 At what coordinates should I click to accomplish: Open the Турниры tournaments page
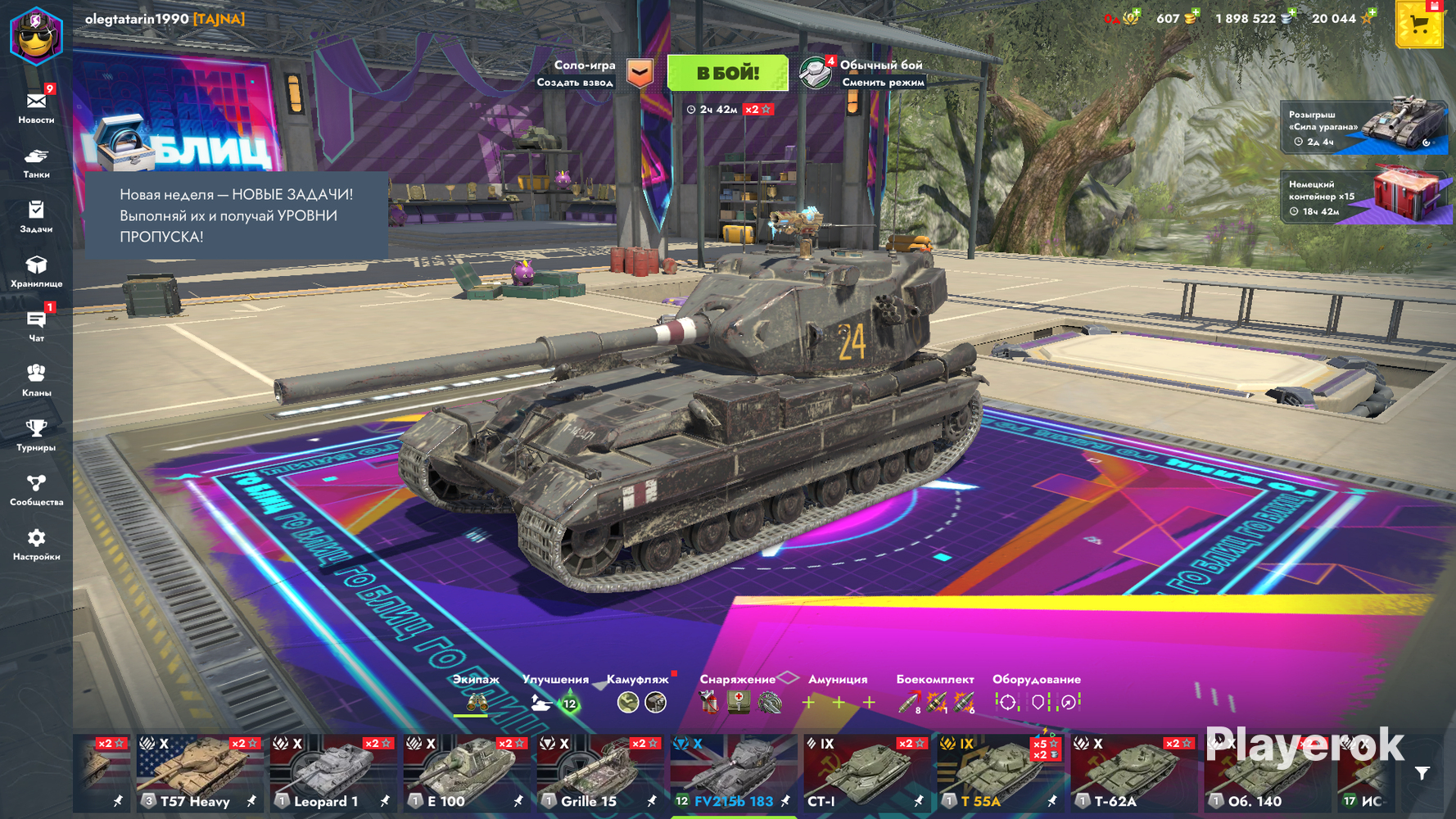pos(36,435)
